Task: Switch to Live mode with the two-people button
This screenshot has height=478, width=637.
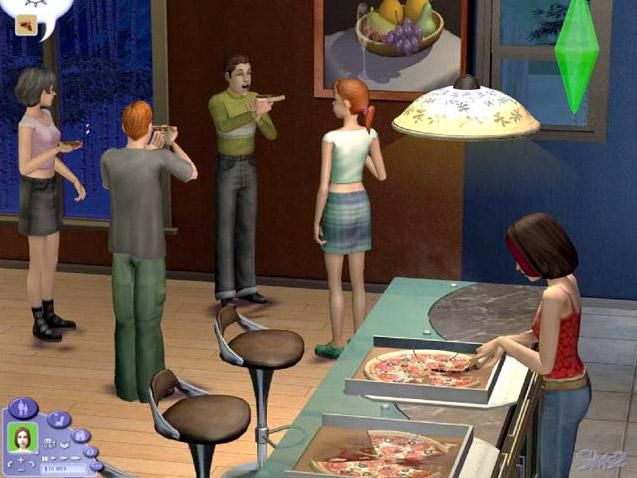Action: tap(25, 409)
